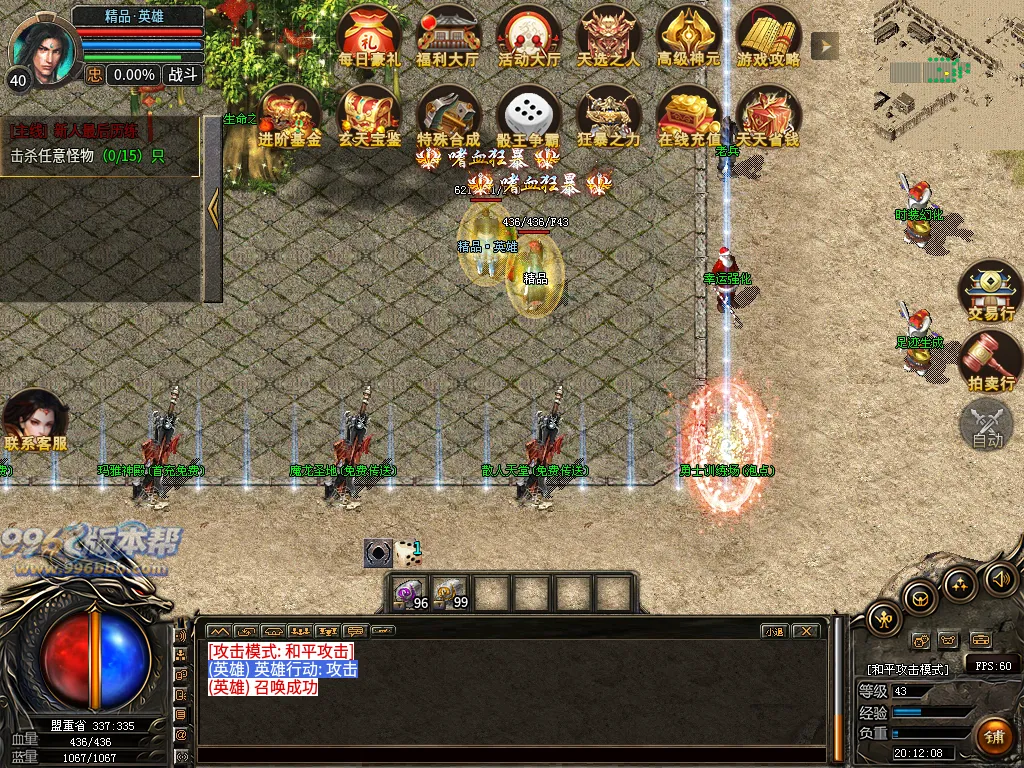The width and height of the screenshot is (1024, 768).
Task: Open the 每日豪礼 daily gift icon
Action: (369, 35)
